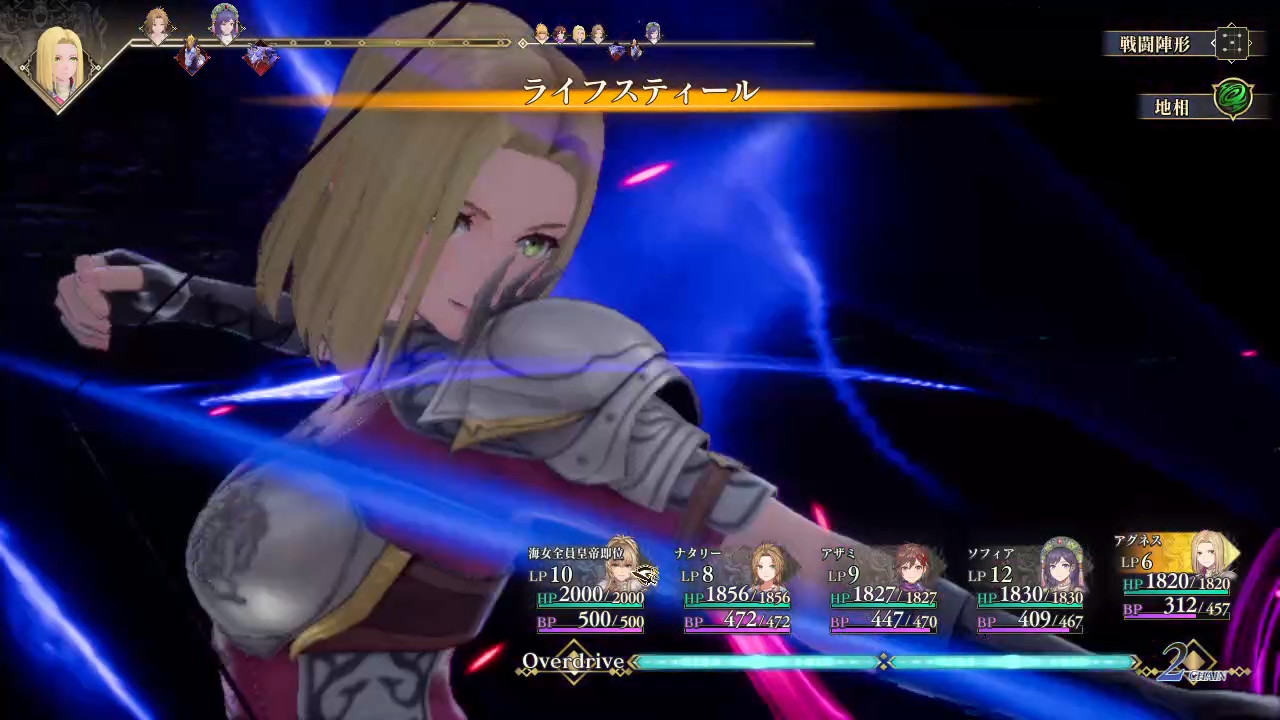Click the large blonde current-turn portrait

pyautogui.click(x=60, y=62)
